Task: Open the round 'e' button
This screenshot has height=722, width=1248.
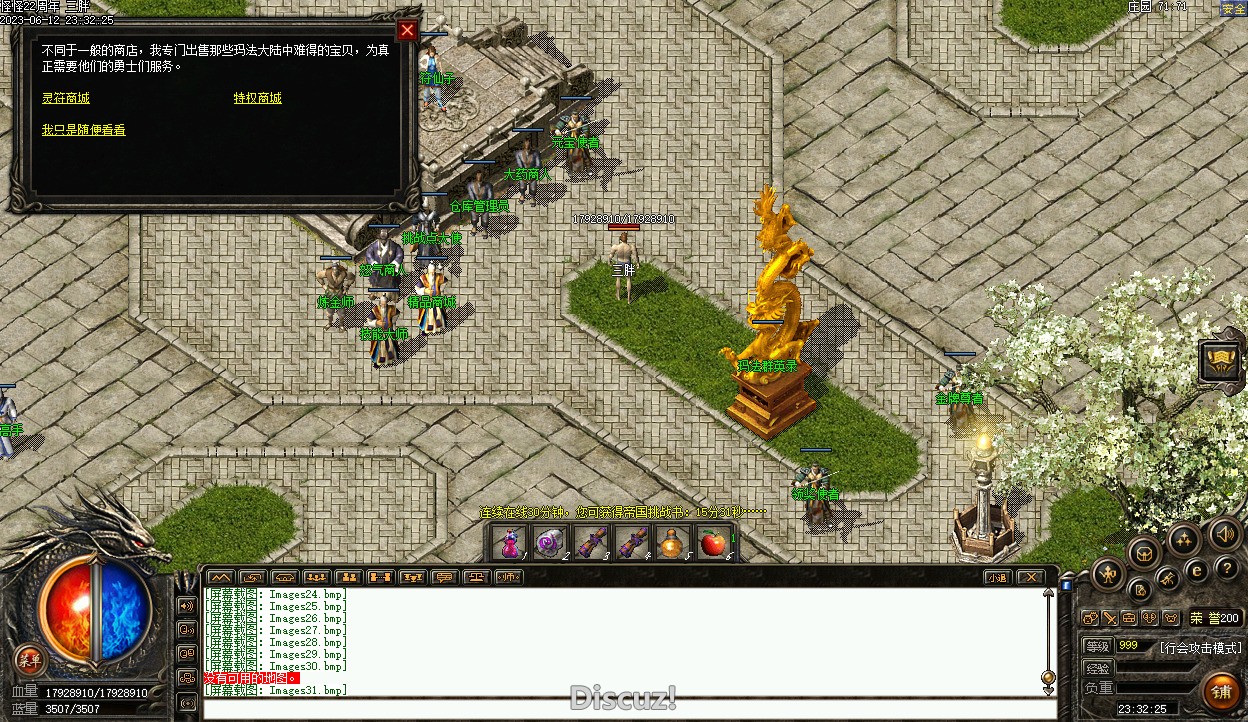Action: pos(1195,572)
